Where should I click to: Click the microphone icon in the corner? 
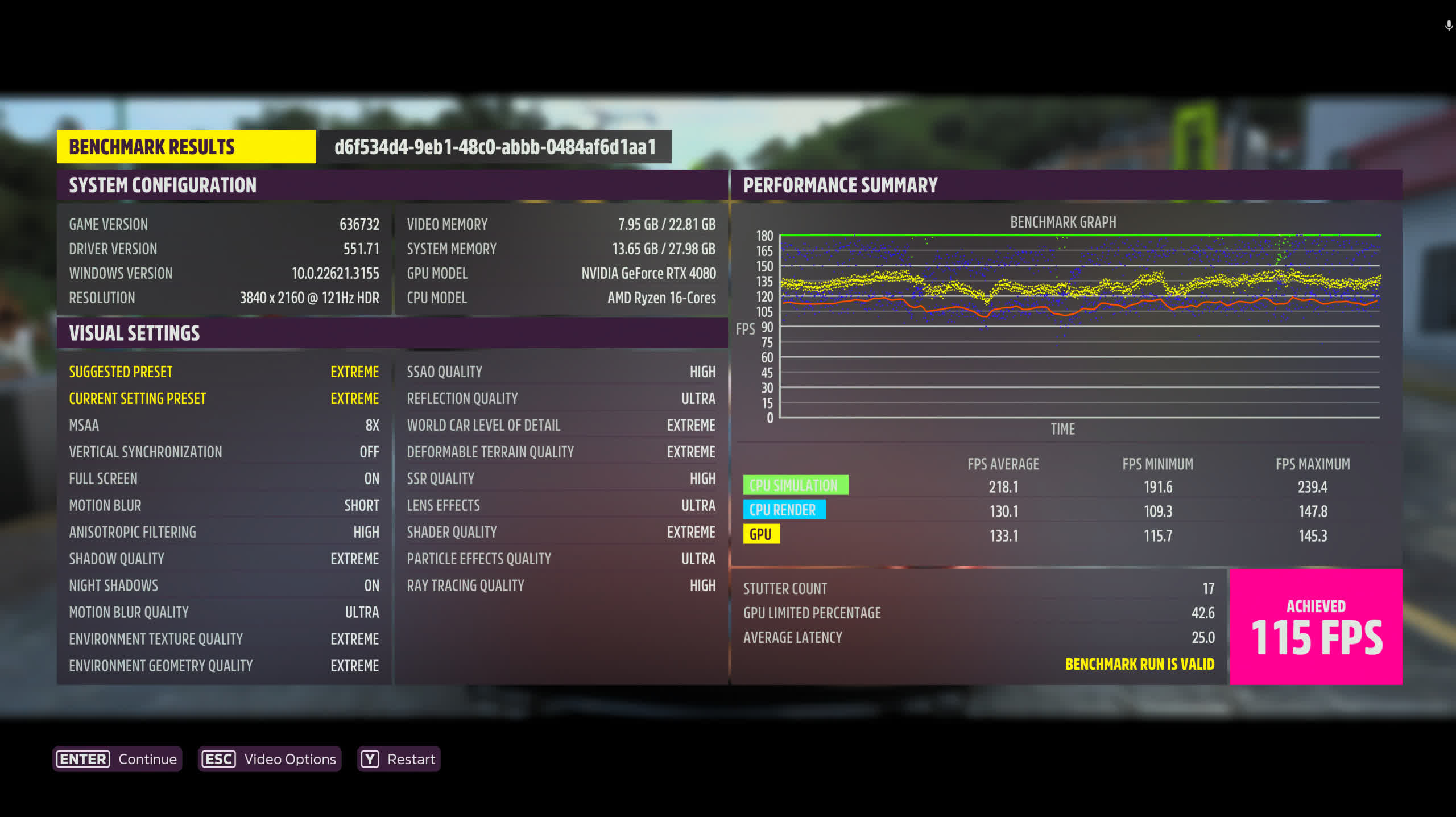point(1448,26)
